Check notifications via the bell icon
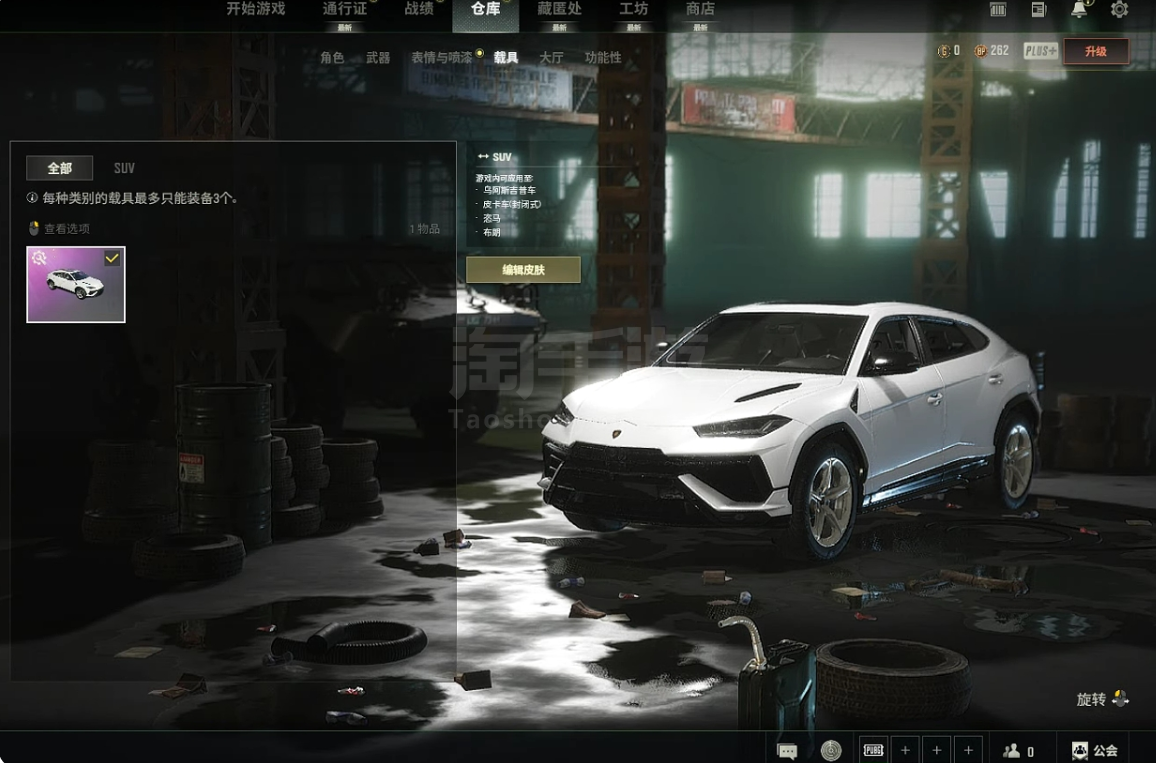This screenshot has width=1156, height=763. (1079, 10)
